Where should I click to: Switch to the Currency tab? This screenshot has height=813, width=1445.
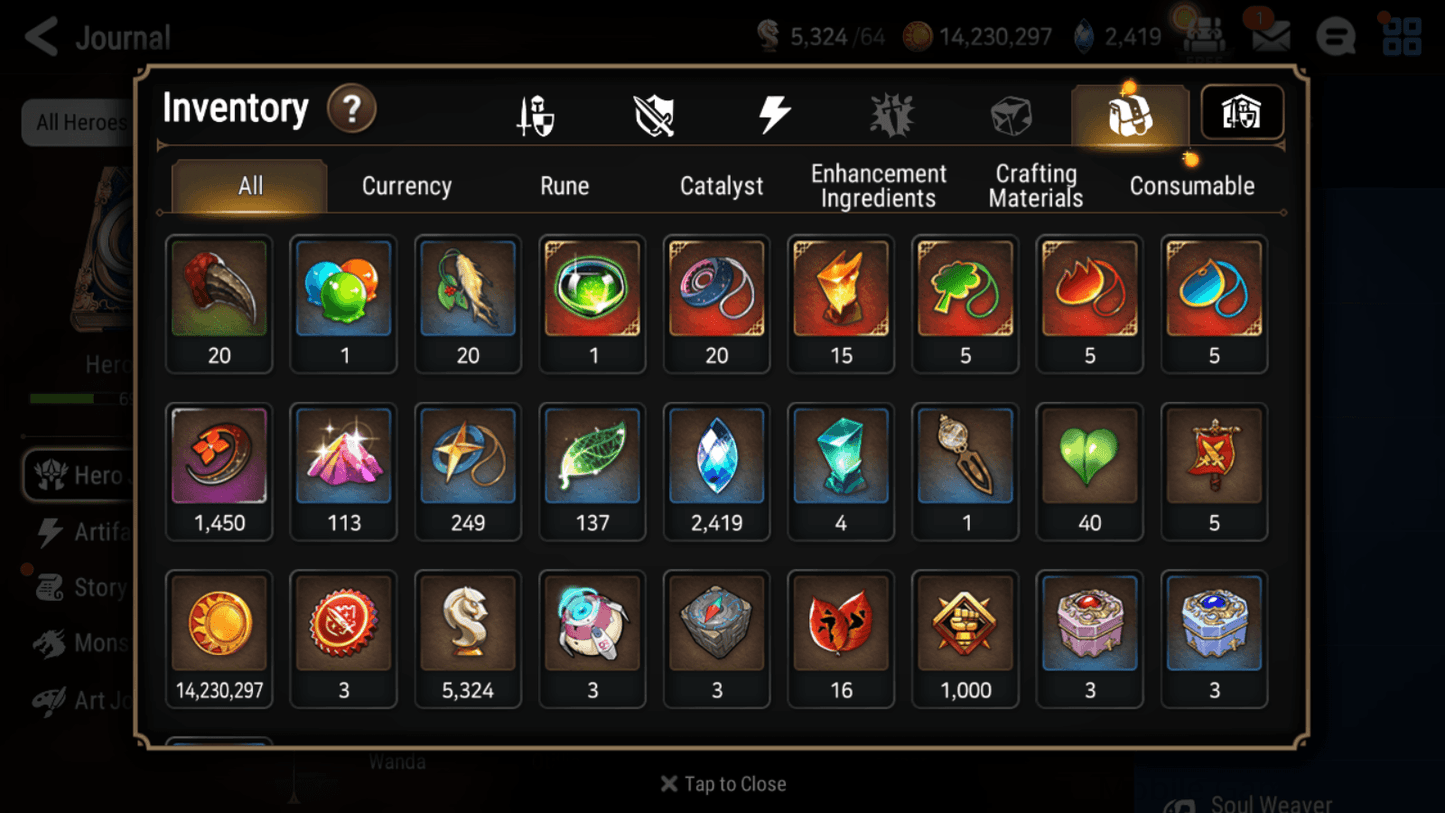(x=406, y=185)
